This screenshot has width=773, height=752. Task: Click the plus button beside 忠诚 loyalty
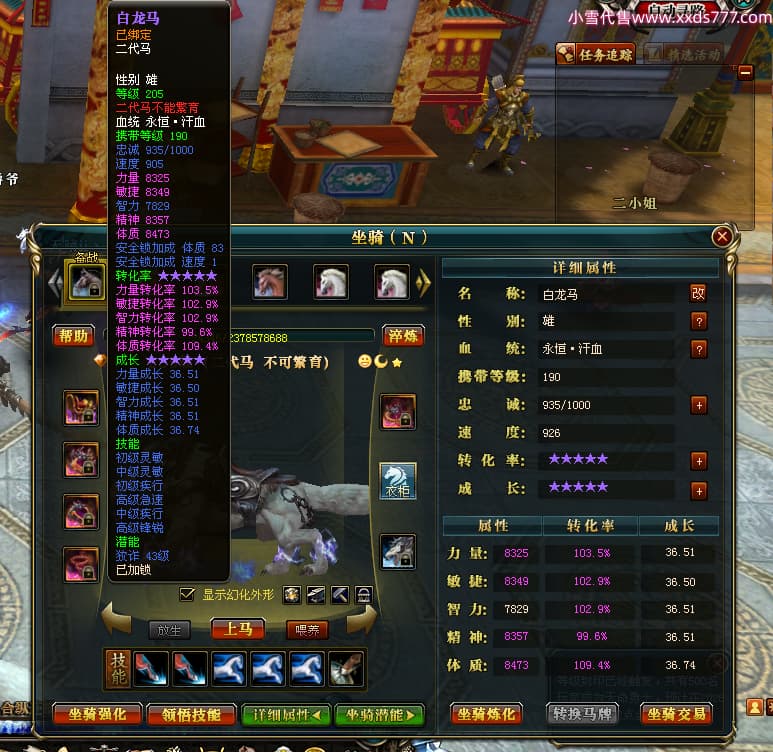(x=698, y=405)
